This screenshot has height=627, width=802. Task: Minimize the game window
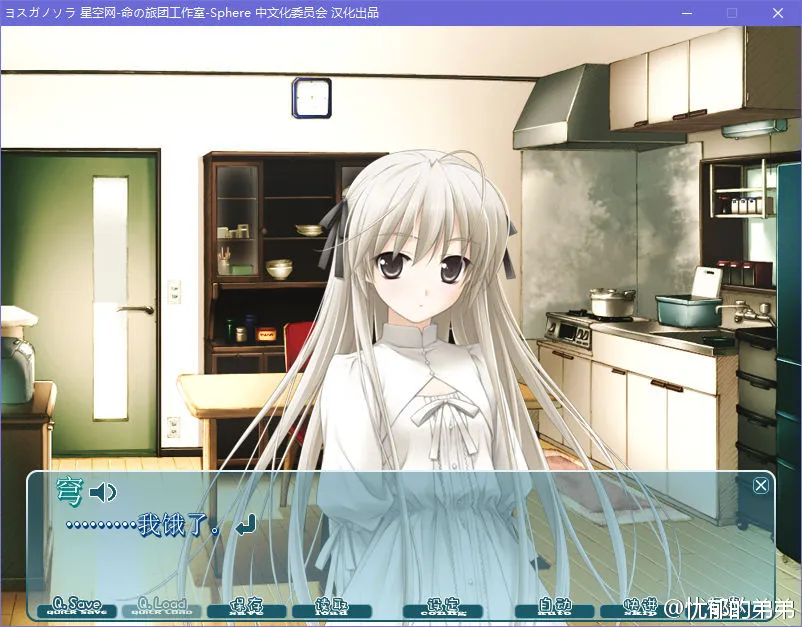[686, 13]
